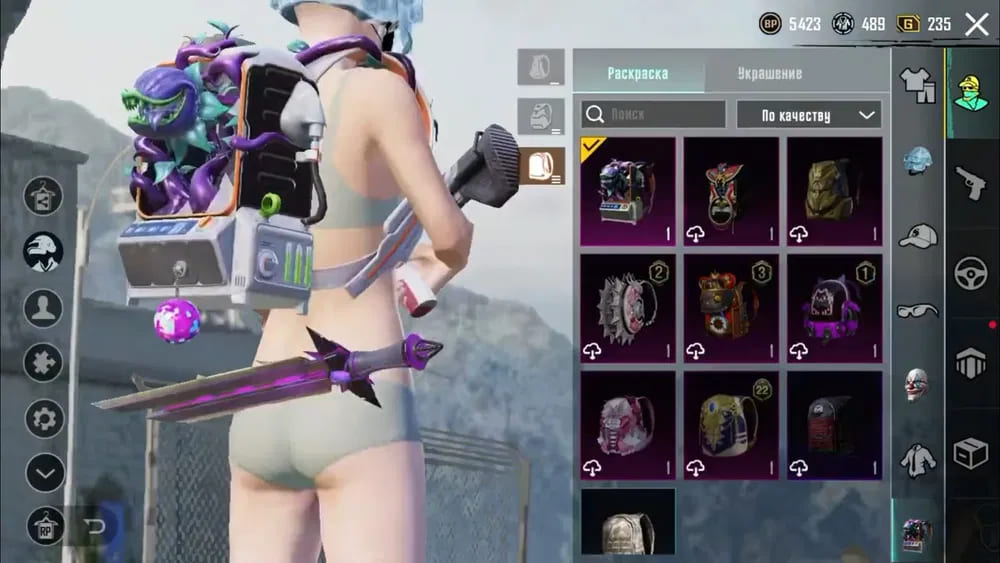Switch to the Украшение tab
The height and width of the screenshot is (563, 1000).
click(769, 74)
